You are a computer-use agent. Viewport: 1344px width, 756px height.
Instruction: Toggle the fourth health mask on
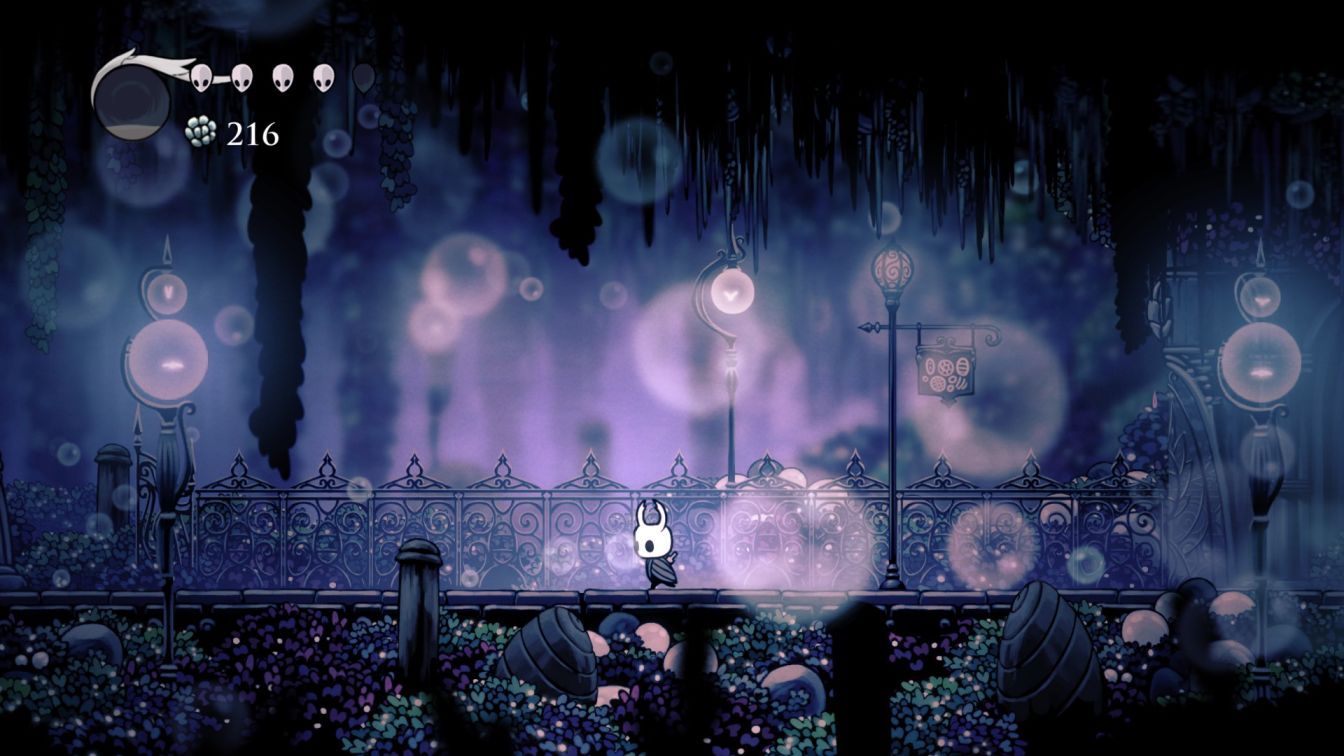(322, 76)
